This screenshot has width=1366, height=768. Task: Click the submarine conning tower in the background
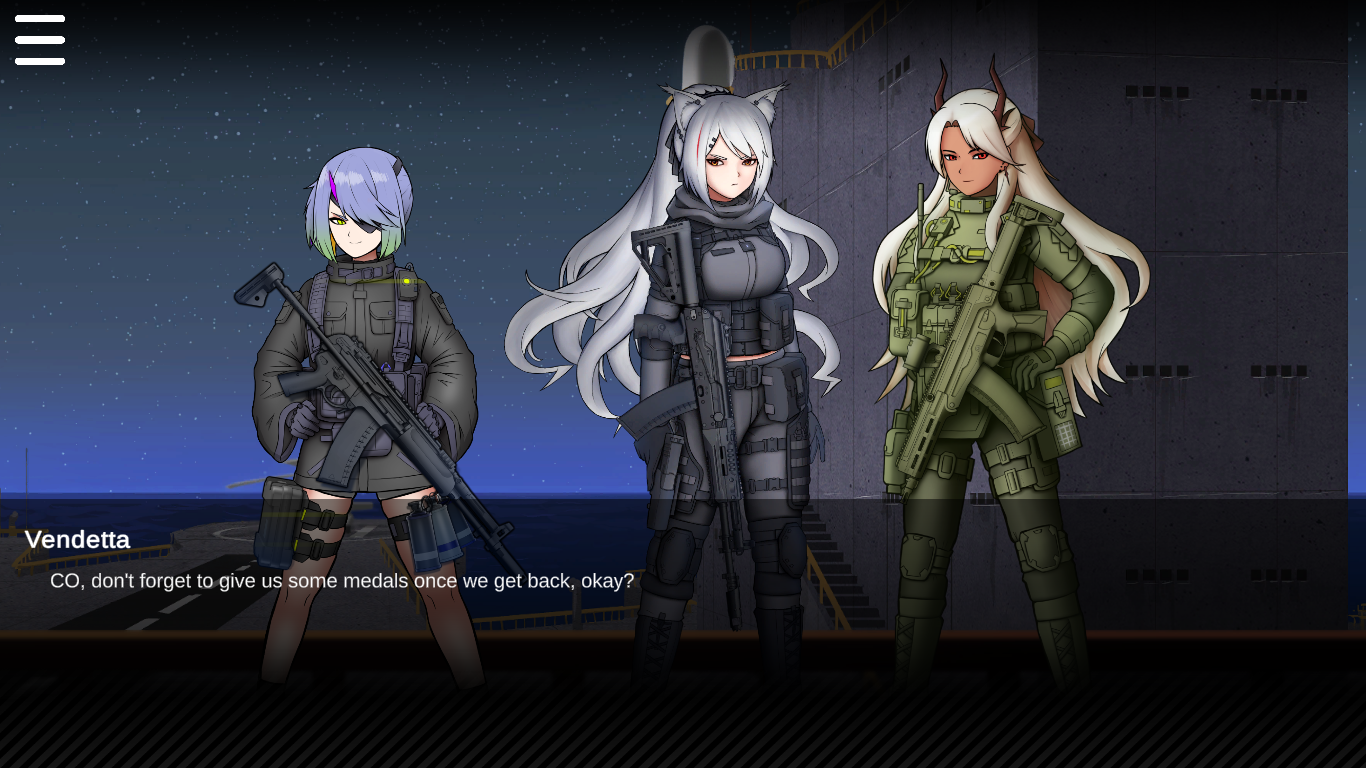[x=710, y=55]
